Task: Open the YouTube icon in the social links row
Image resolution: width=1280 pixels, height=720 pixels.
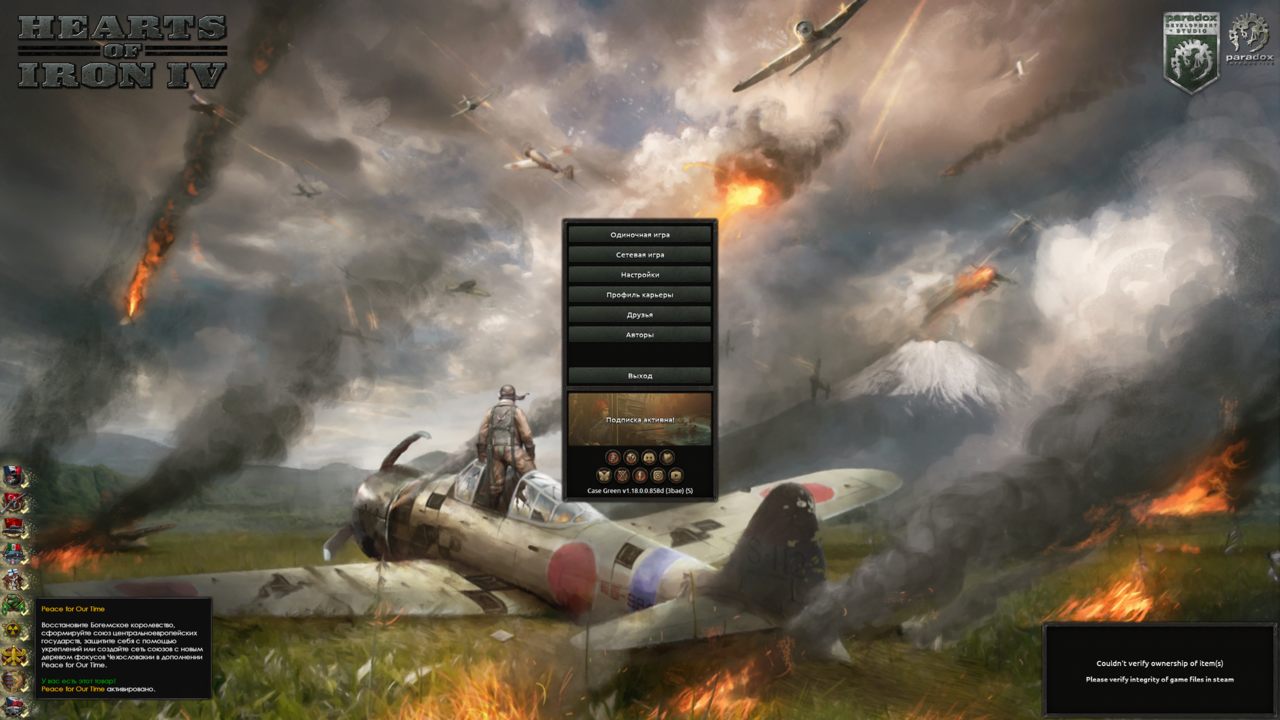Action: 676,476
